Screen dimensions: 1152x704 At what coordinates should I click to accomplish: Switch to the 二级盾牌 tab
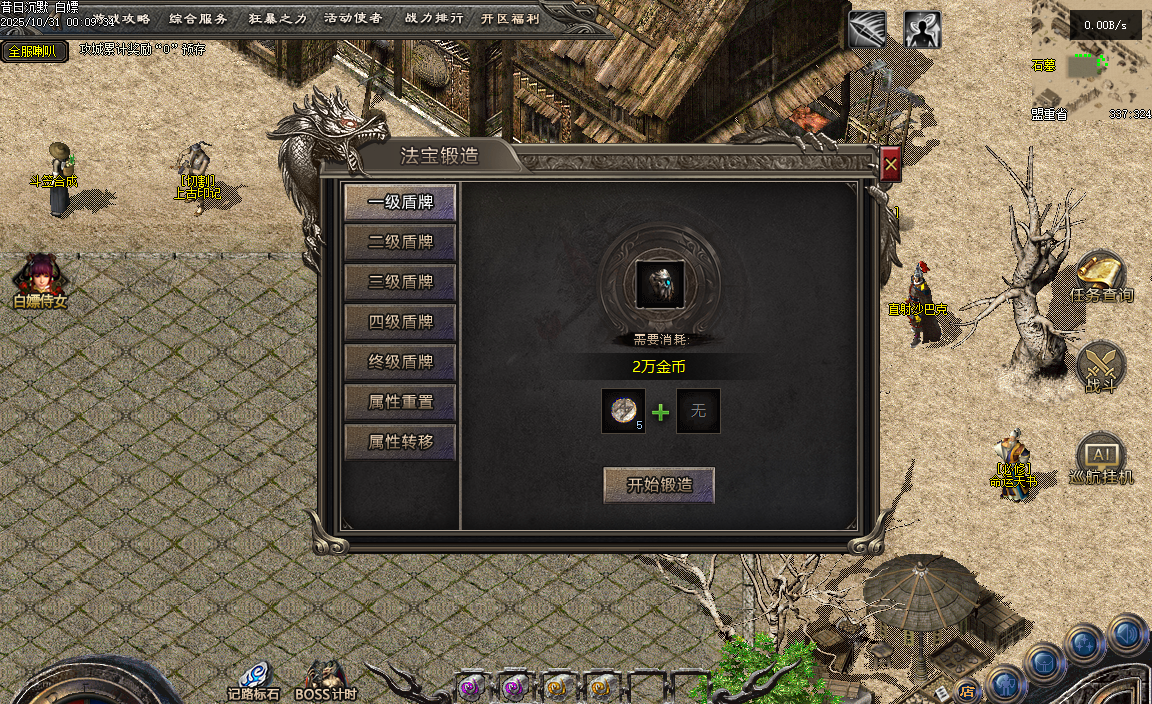point(400,242)
